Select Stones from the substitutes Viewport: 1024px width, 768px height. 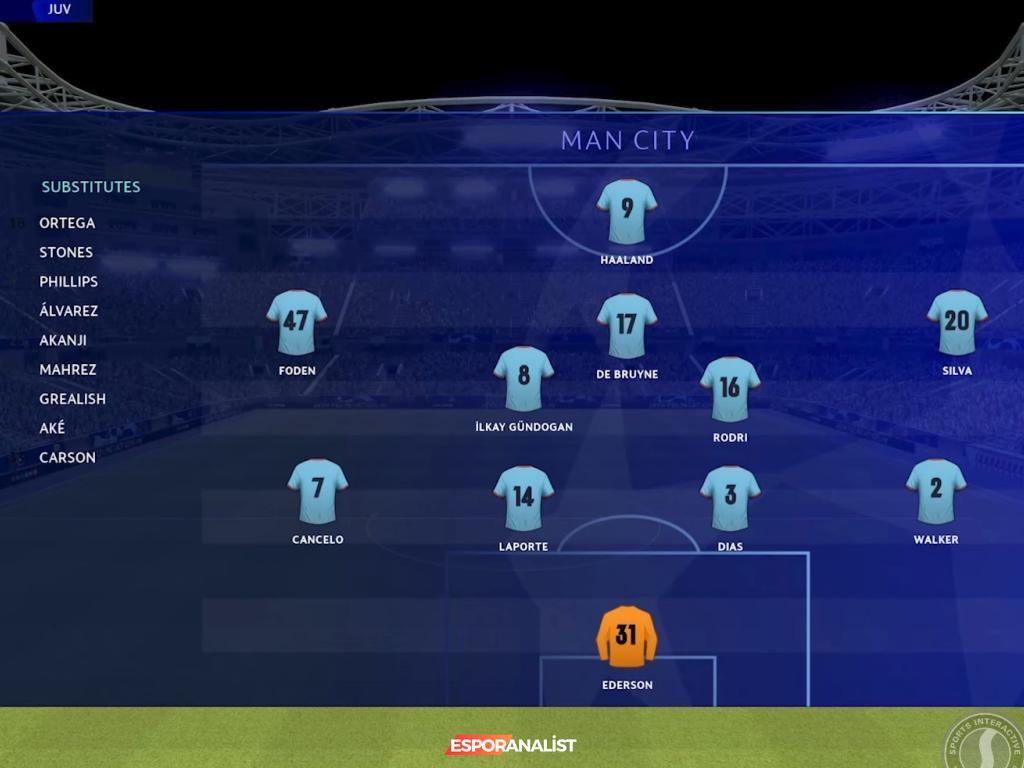tap(66, 252)
